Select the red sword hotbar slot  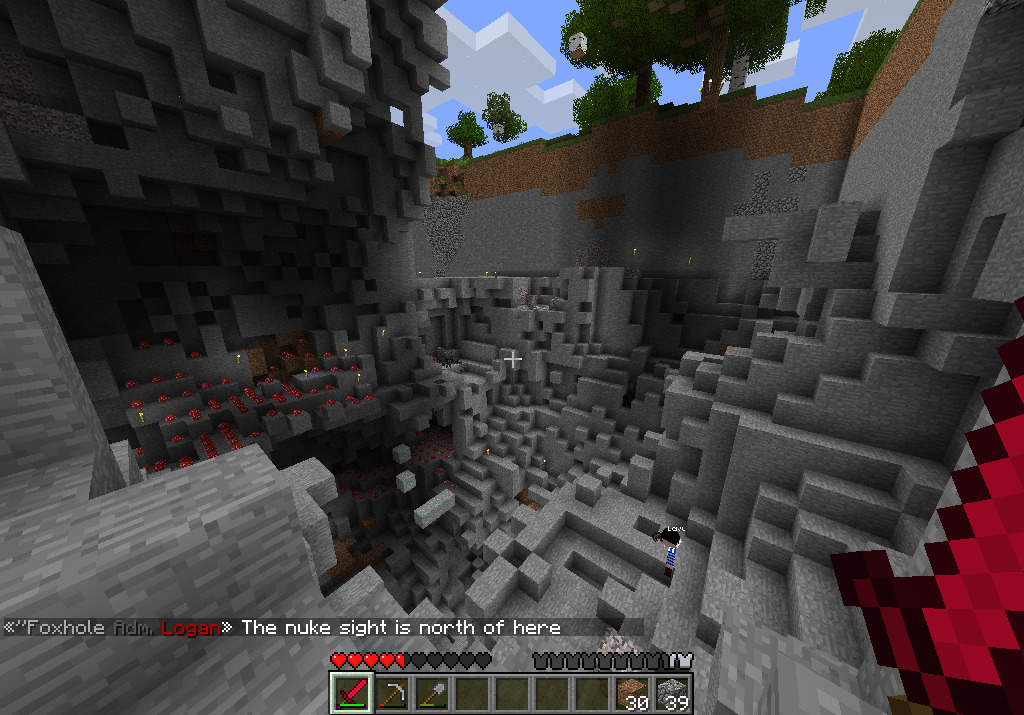(351, 692)
